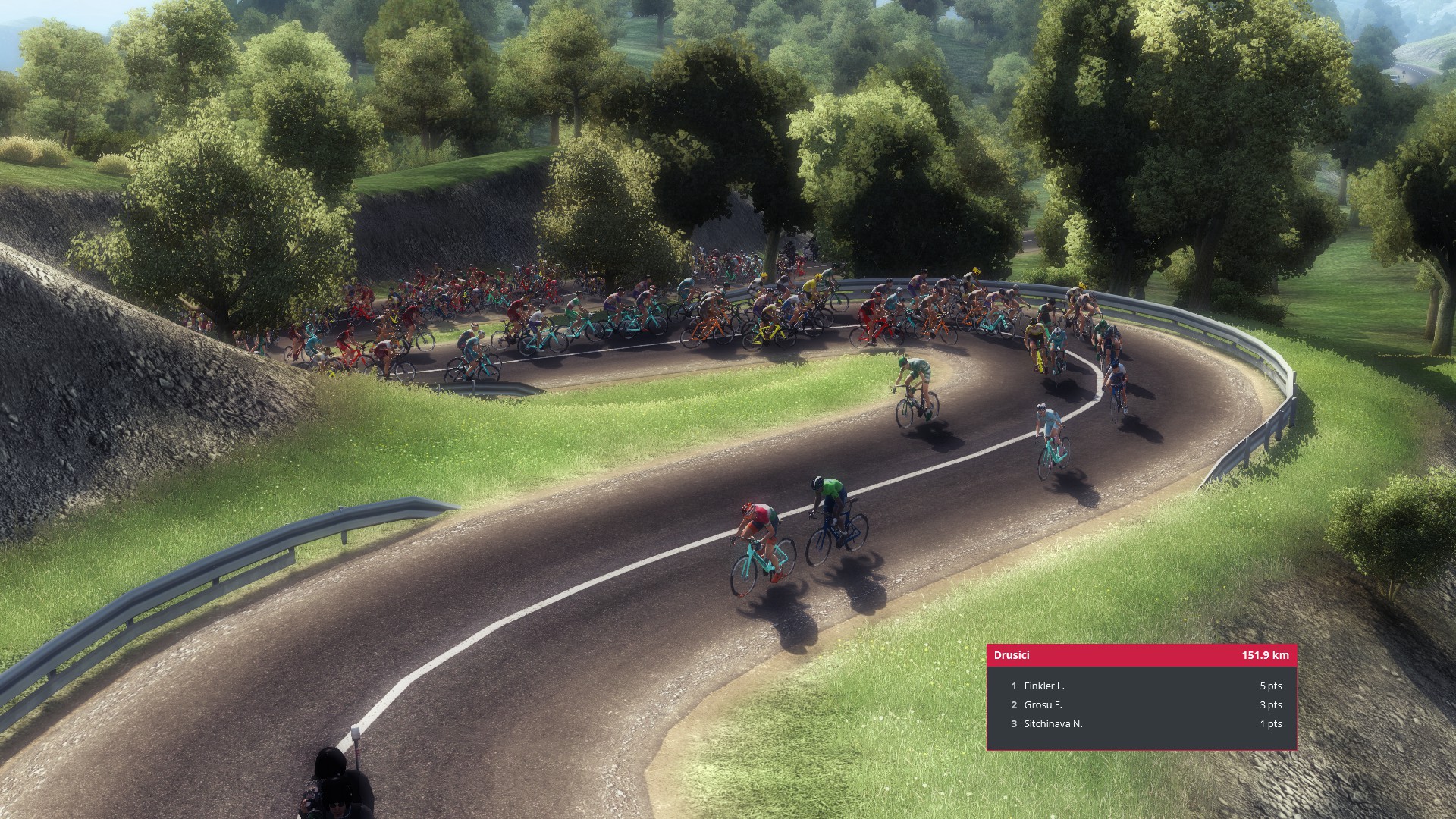Select Grosu E. in the sprint results
This screenshot has width=1456, height=819.
click(1043, 704)
